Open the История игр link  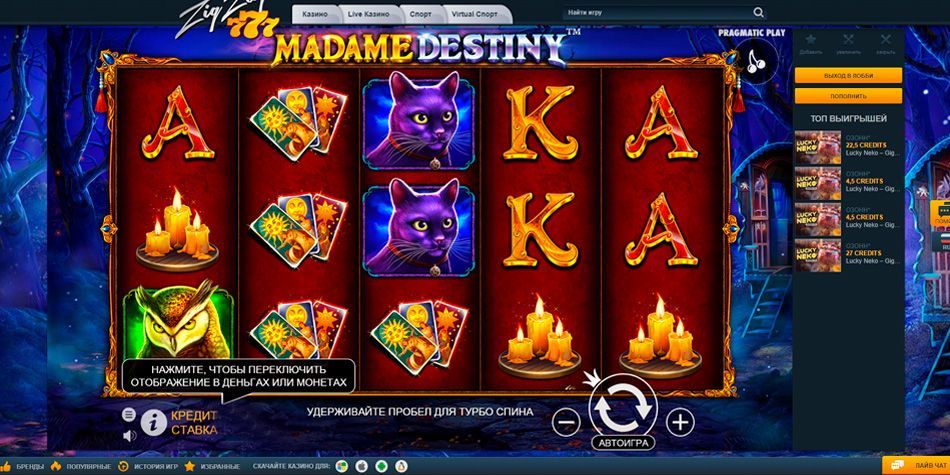150,467
